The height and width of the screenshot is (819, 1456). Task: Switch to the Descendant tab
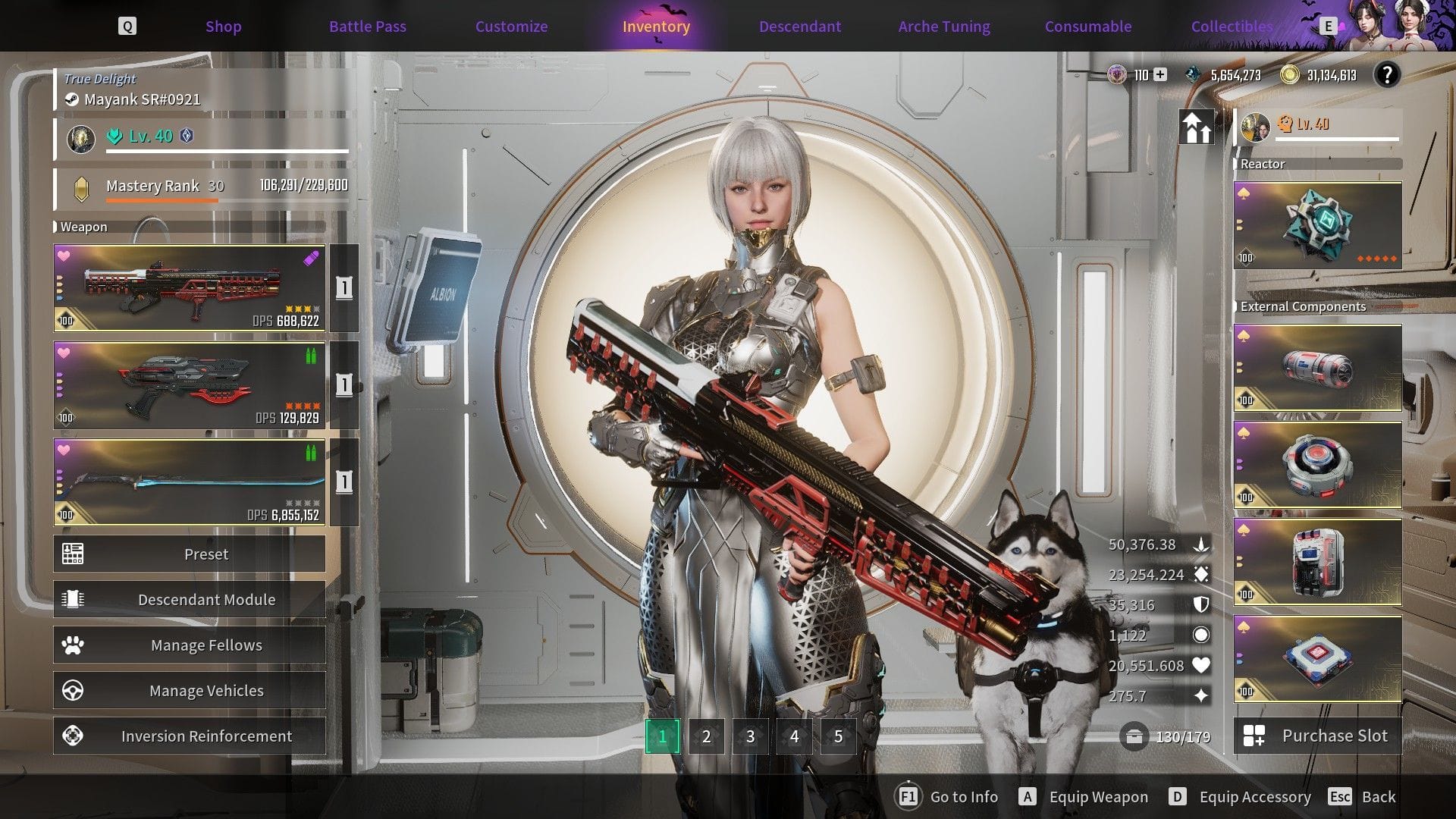(x=799, y=26)
